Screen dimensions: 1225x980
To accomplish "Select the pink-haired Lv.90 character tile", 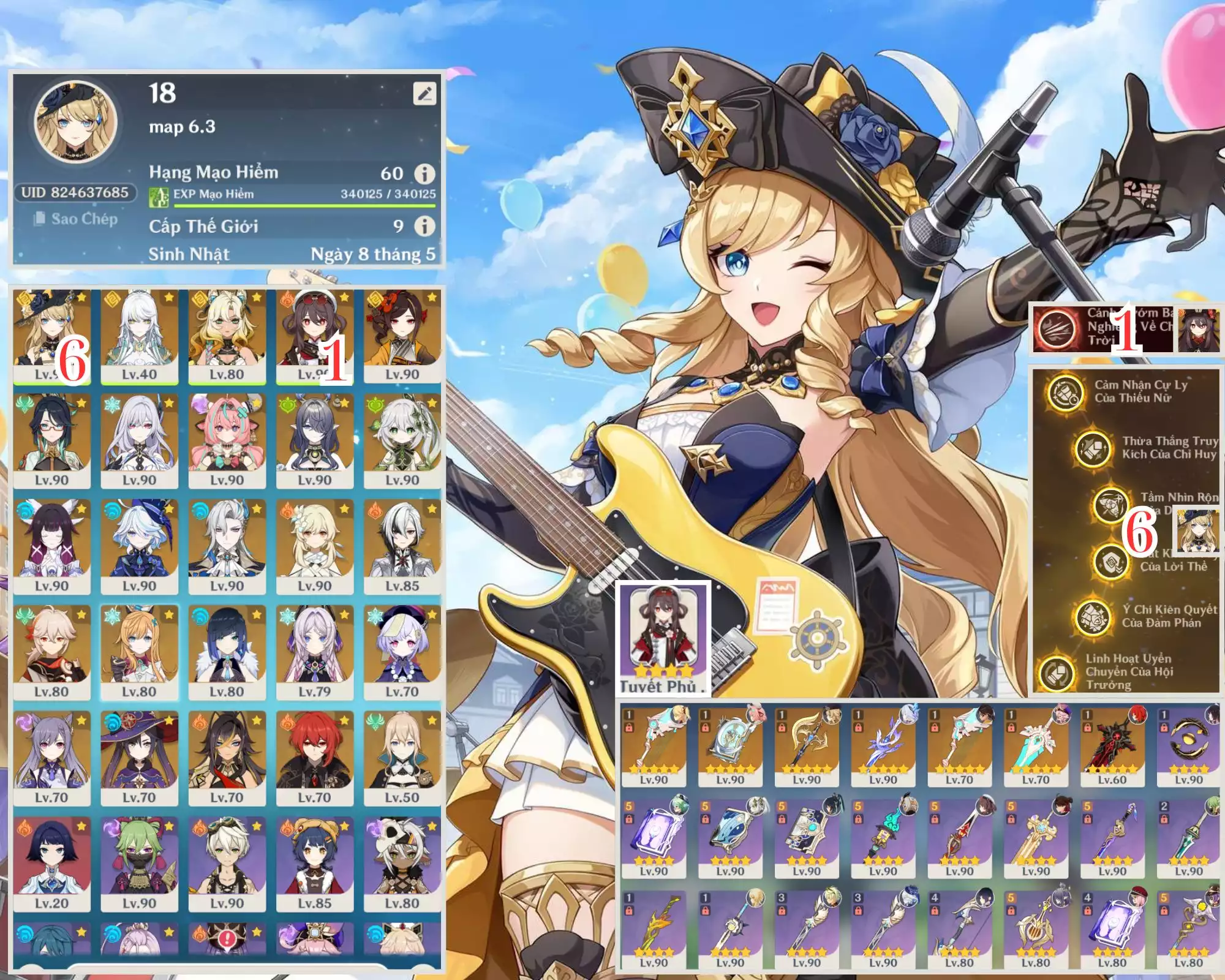I will (227, 442).
